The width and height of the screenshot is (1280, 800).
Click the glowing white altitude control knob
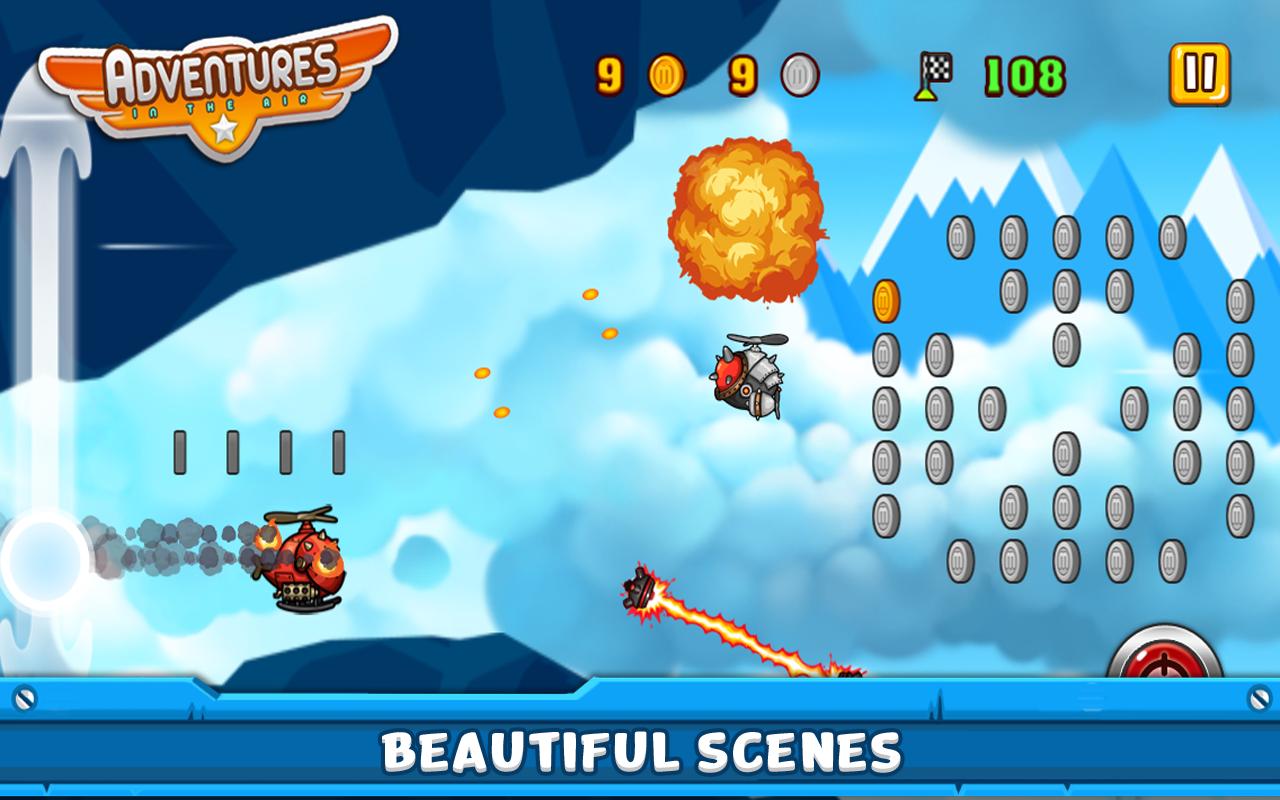[x=44, y=561]
